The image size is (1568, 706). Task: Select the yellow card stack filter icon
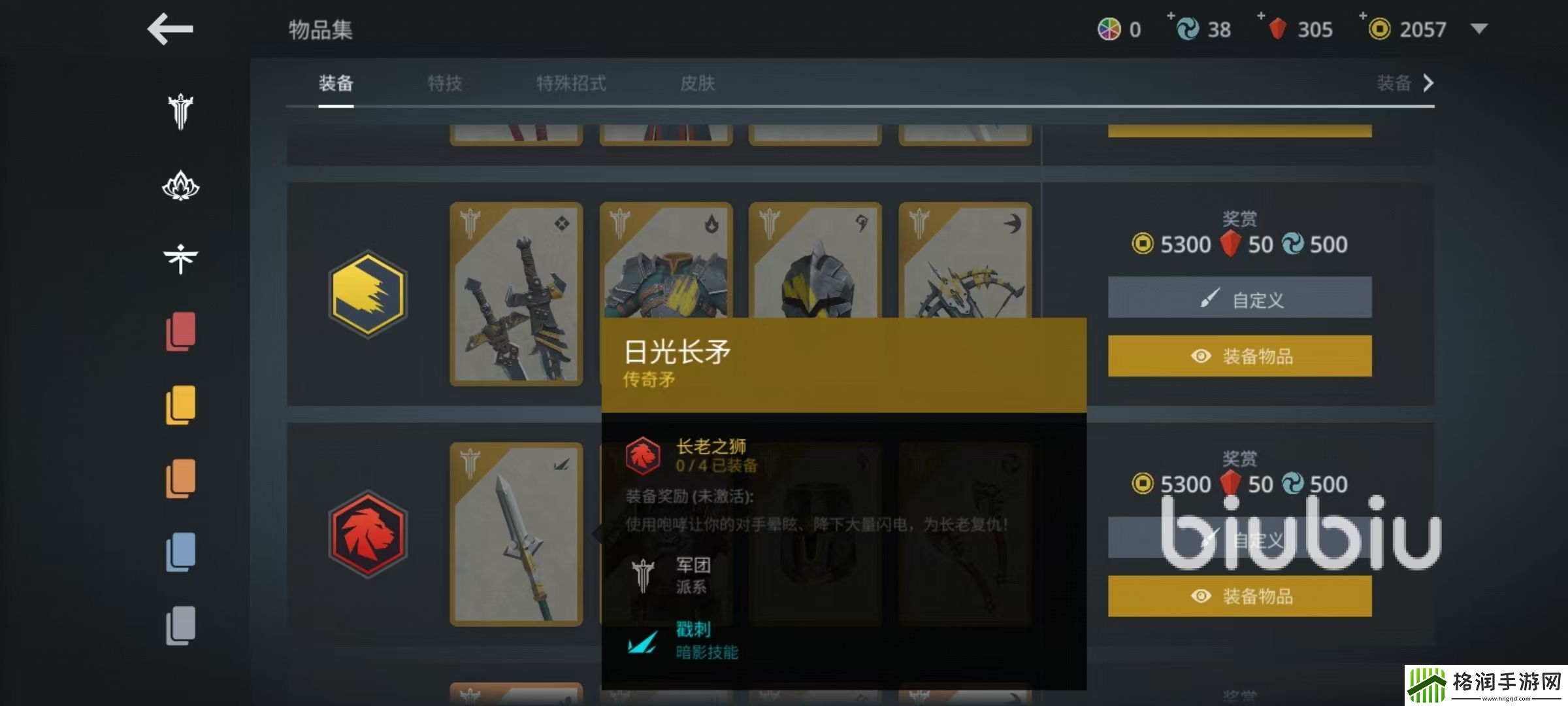click(182, 405)
